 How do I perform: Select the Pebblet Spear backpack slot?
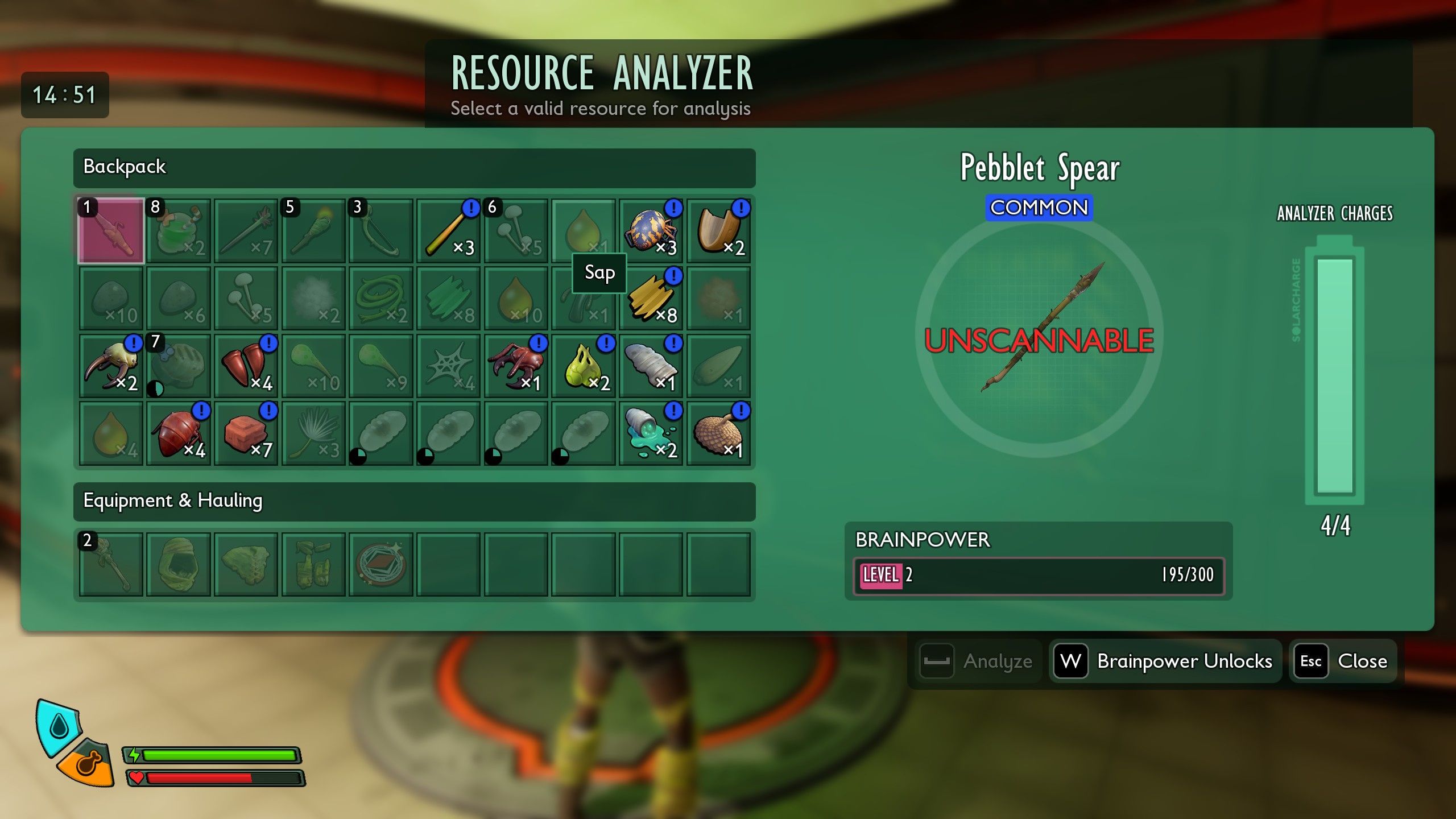pos(111,231)
